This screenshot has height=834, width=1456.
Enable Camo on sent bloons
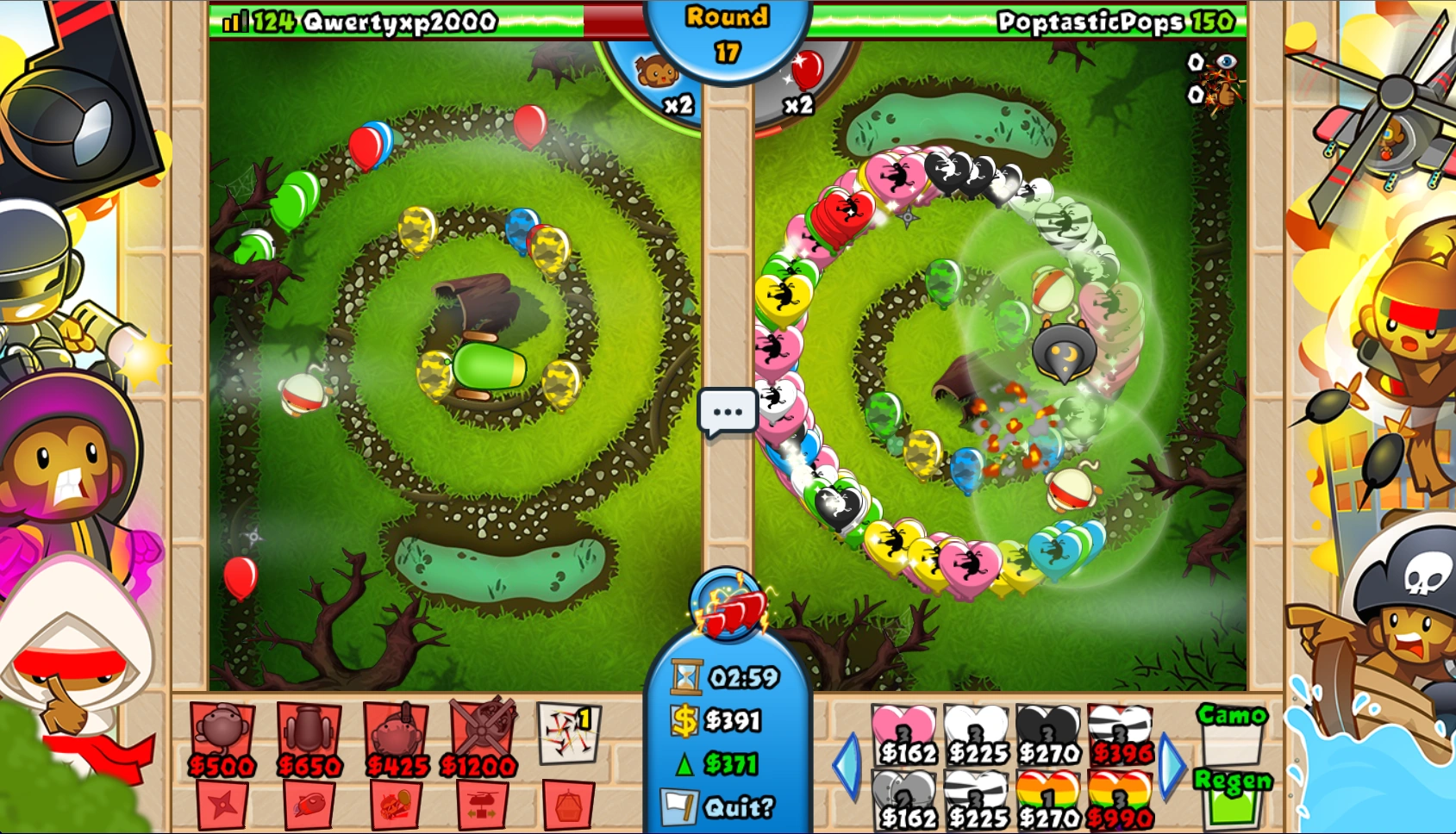click(x=1231, y=728)
